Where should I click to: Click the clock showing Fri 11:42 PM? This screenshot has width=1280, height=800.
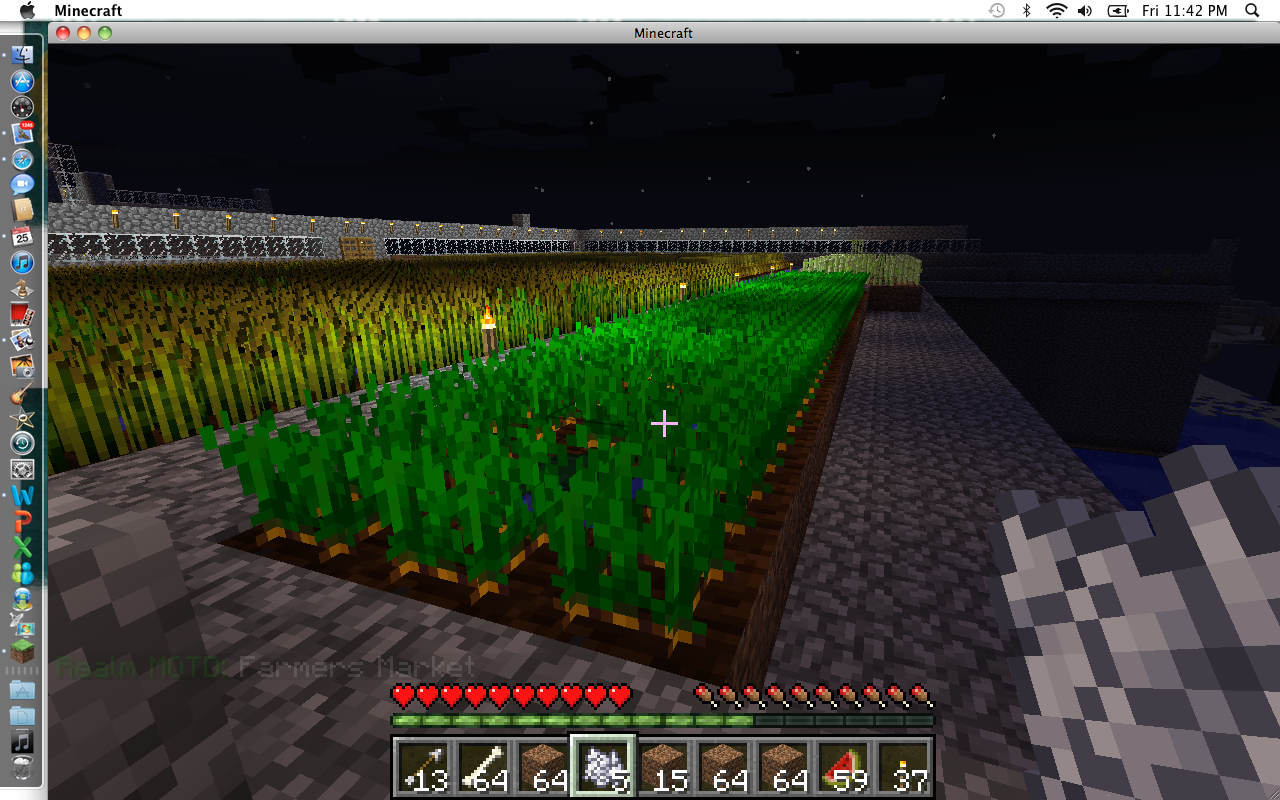[x=1185, y=11]
